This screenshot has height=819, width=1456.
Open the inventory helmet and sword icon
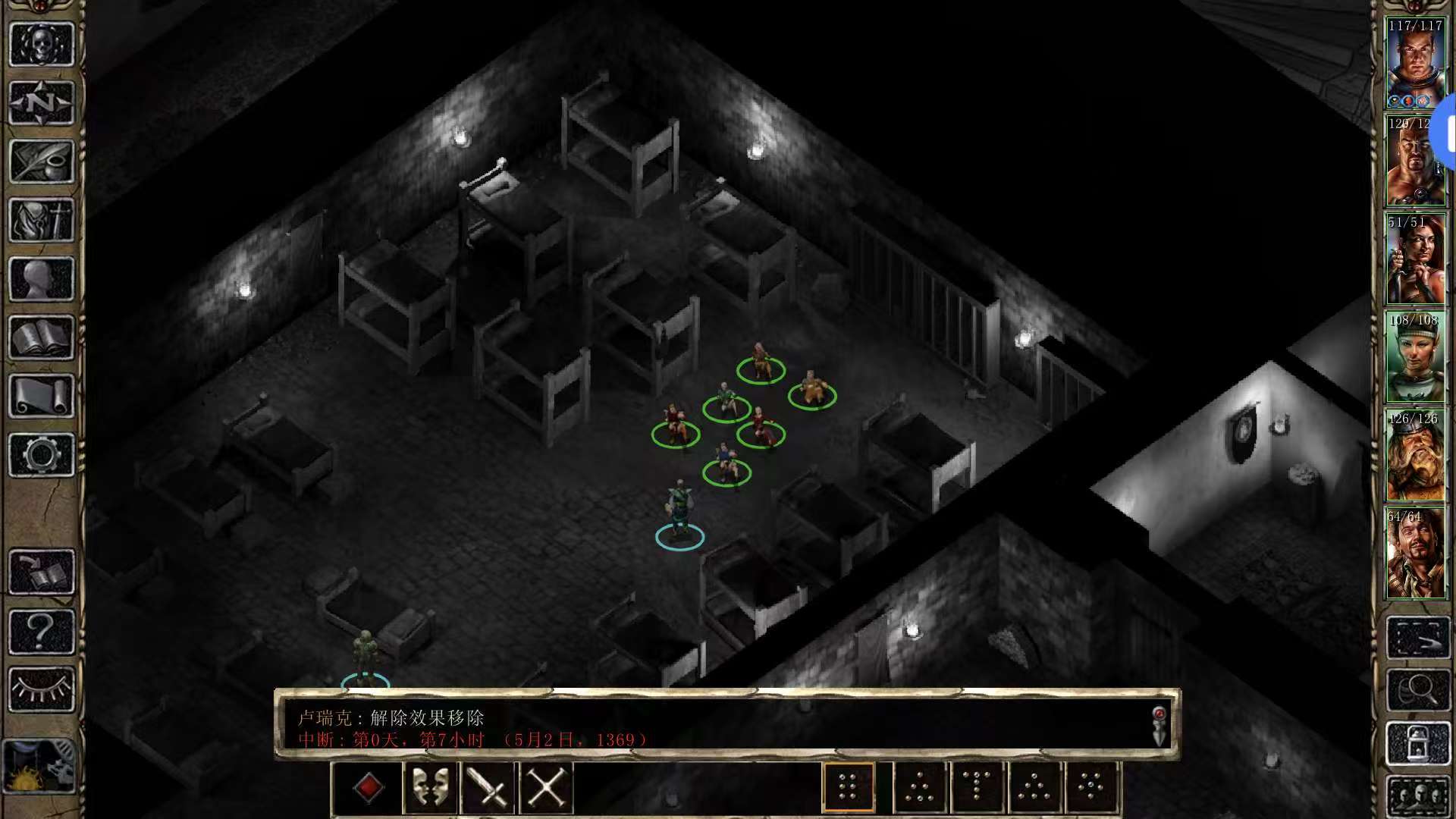[x=42, y=221]
